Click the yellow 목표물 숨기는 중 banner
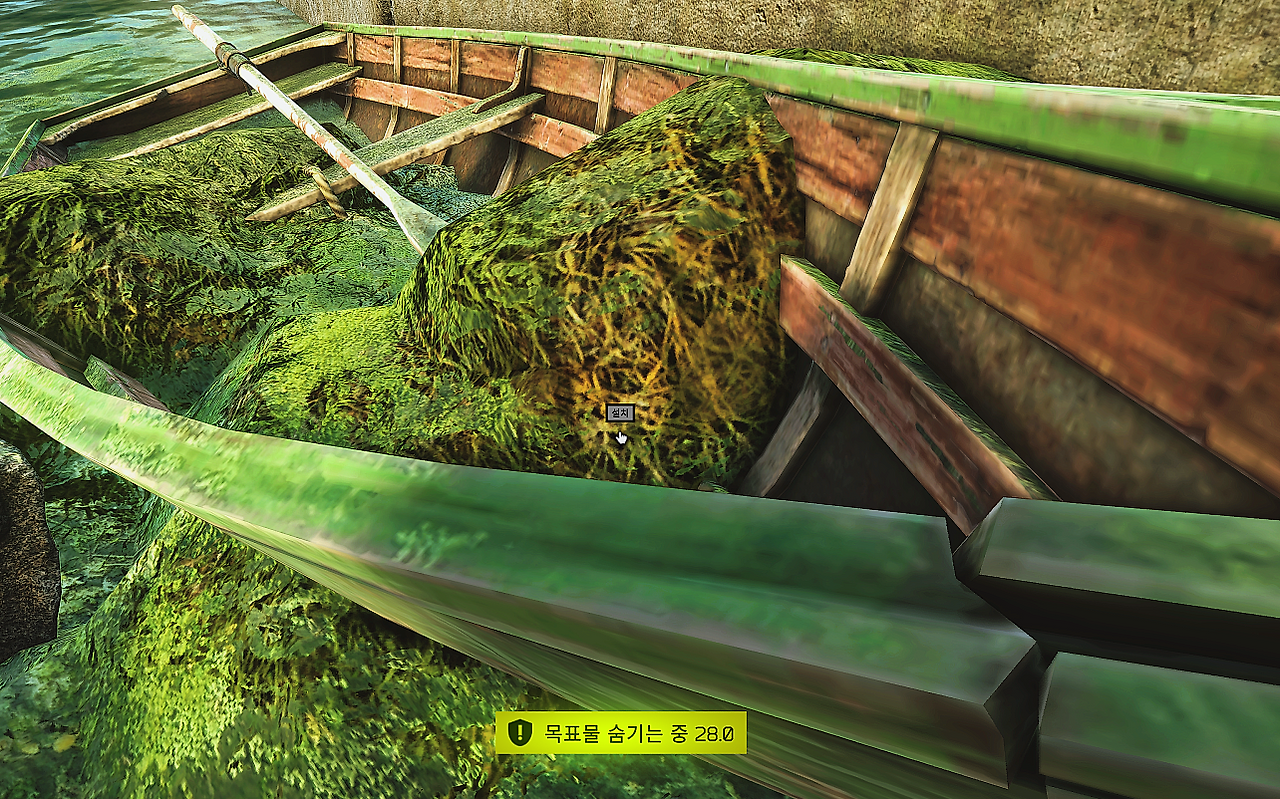Screen dimensions: 1280x799 click(x=620, y=733)
